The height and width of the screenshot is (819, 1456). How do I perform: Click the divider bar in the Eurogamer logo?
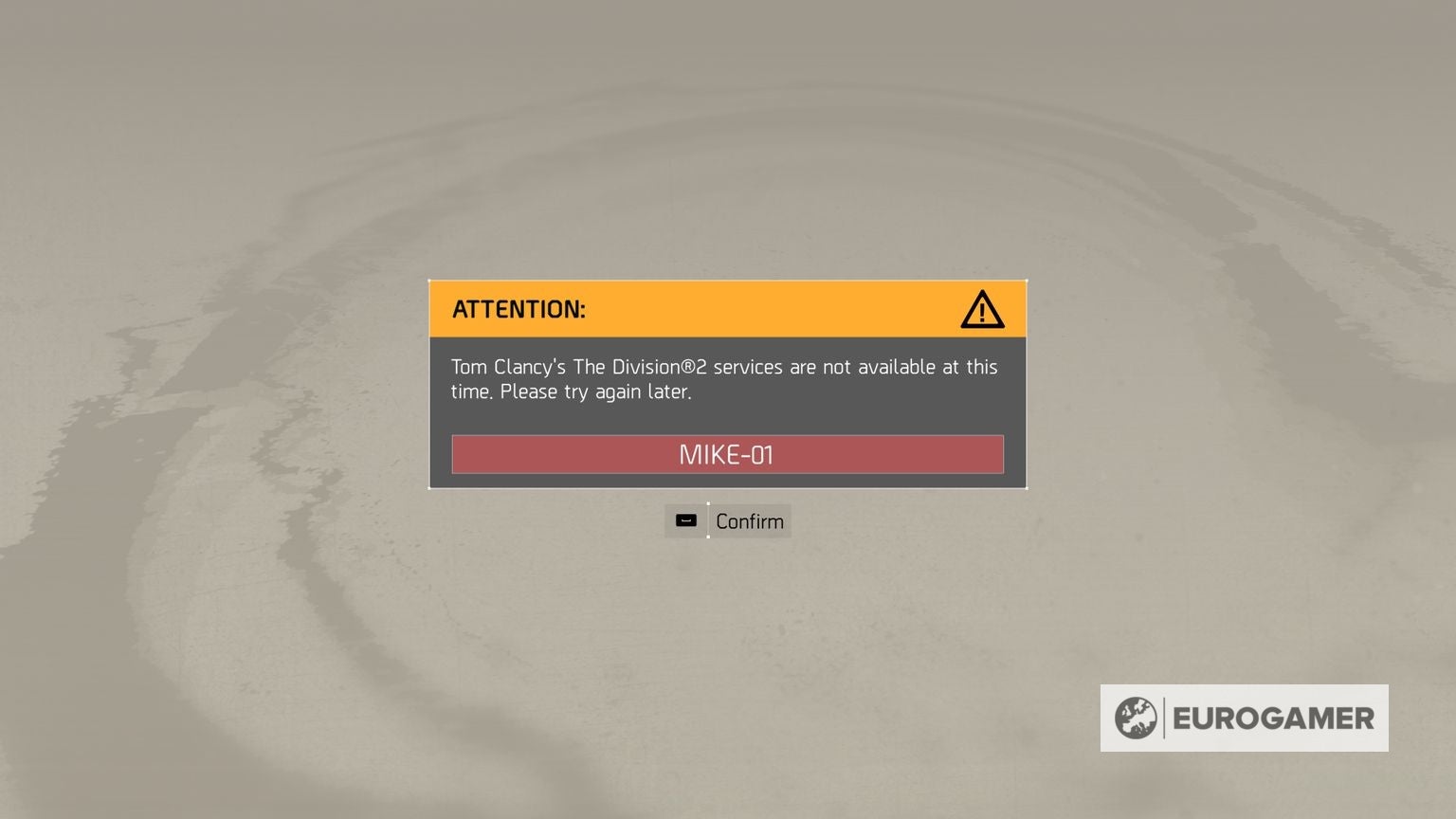point(1164,718)
